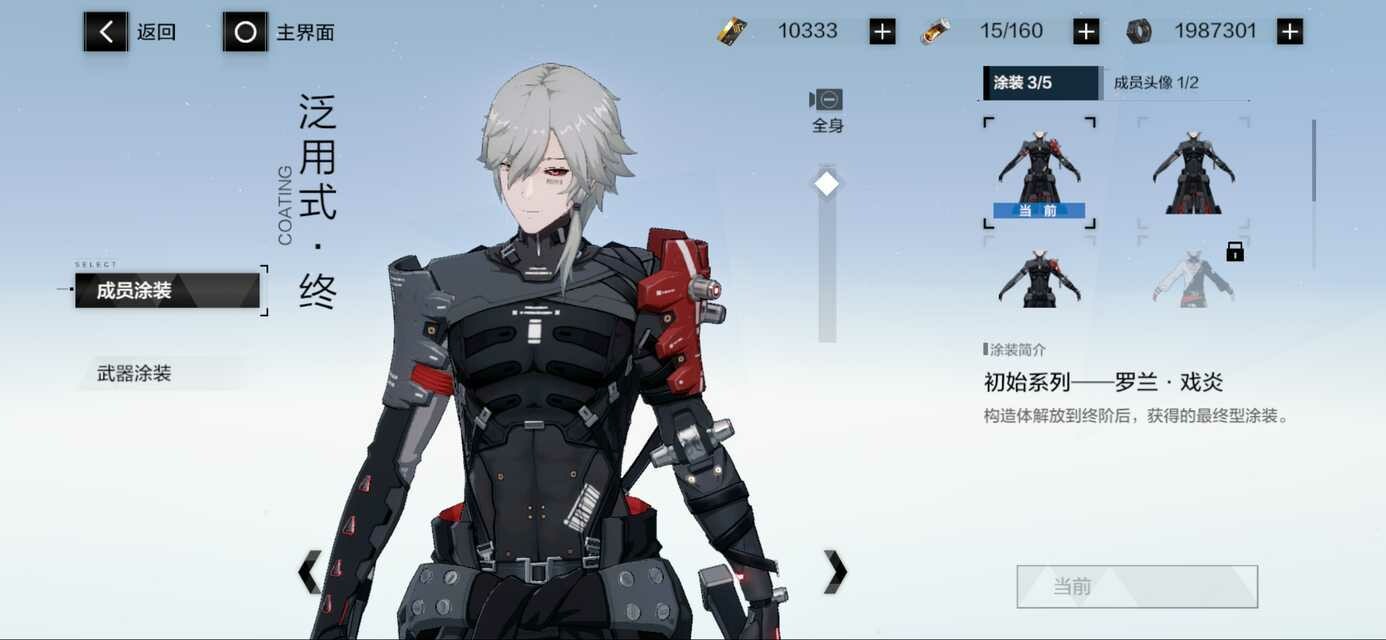
Task: Click the 当前 button at bottom
Action: pos(1137,587)
